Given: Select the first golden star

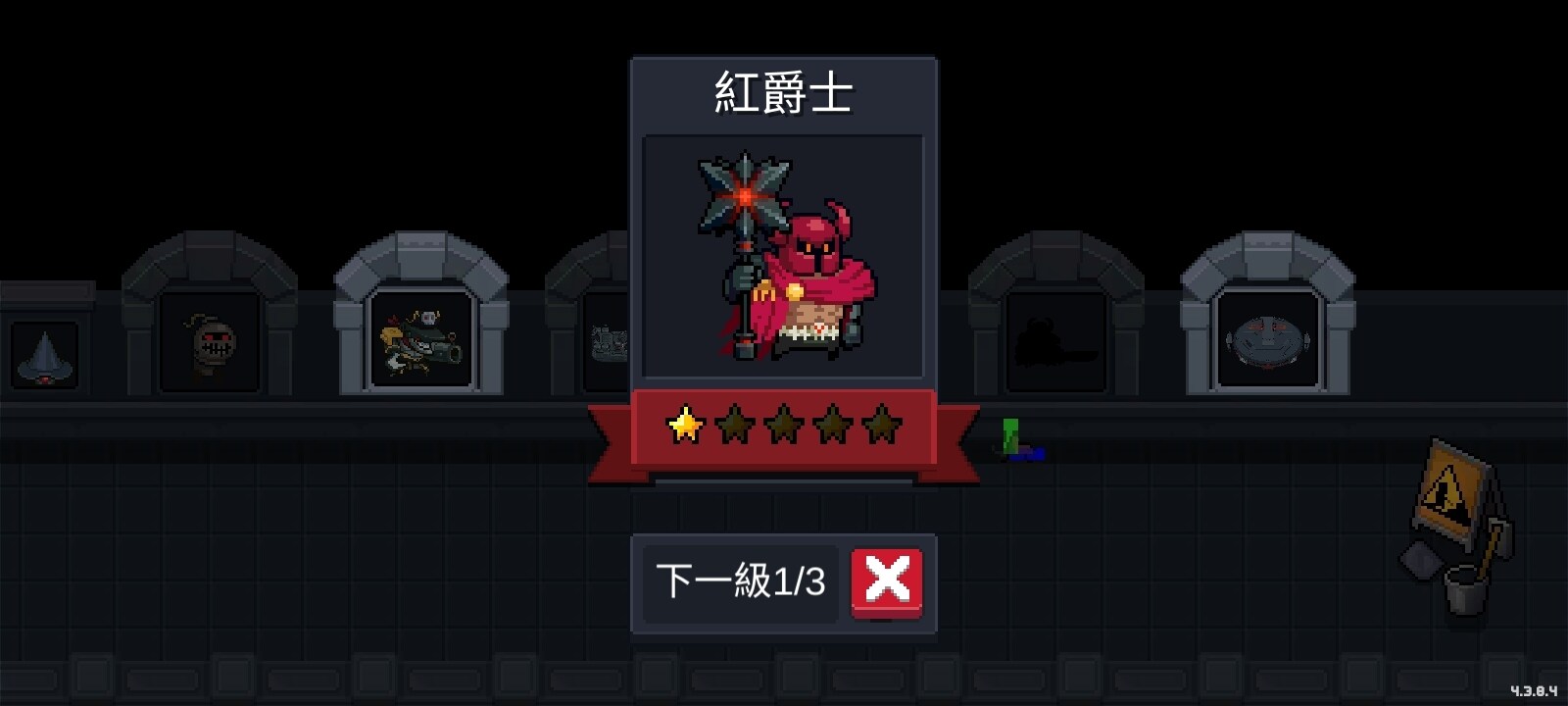Looking at the screenshot, I should (x=687, y=424).
